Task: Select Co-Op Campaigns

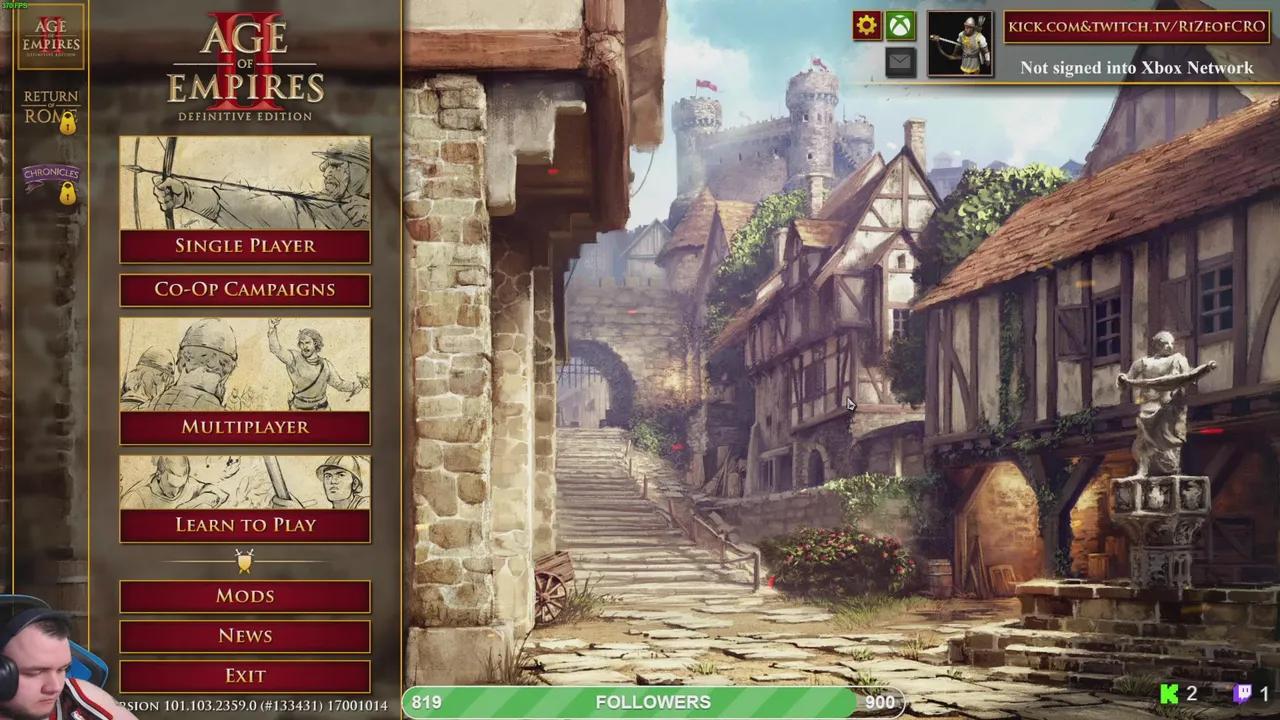Action: tap(245, 290)
